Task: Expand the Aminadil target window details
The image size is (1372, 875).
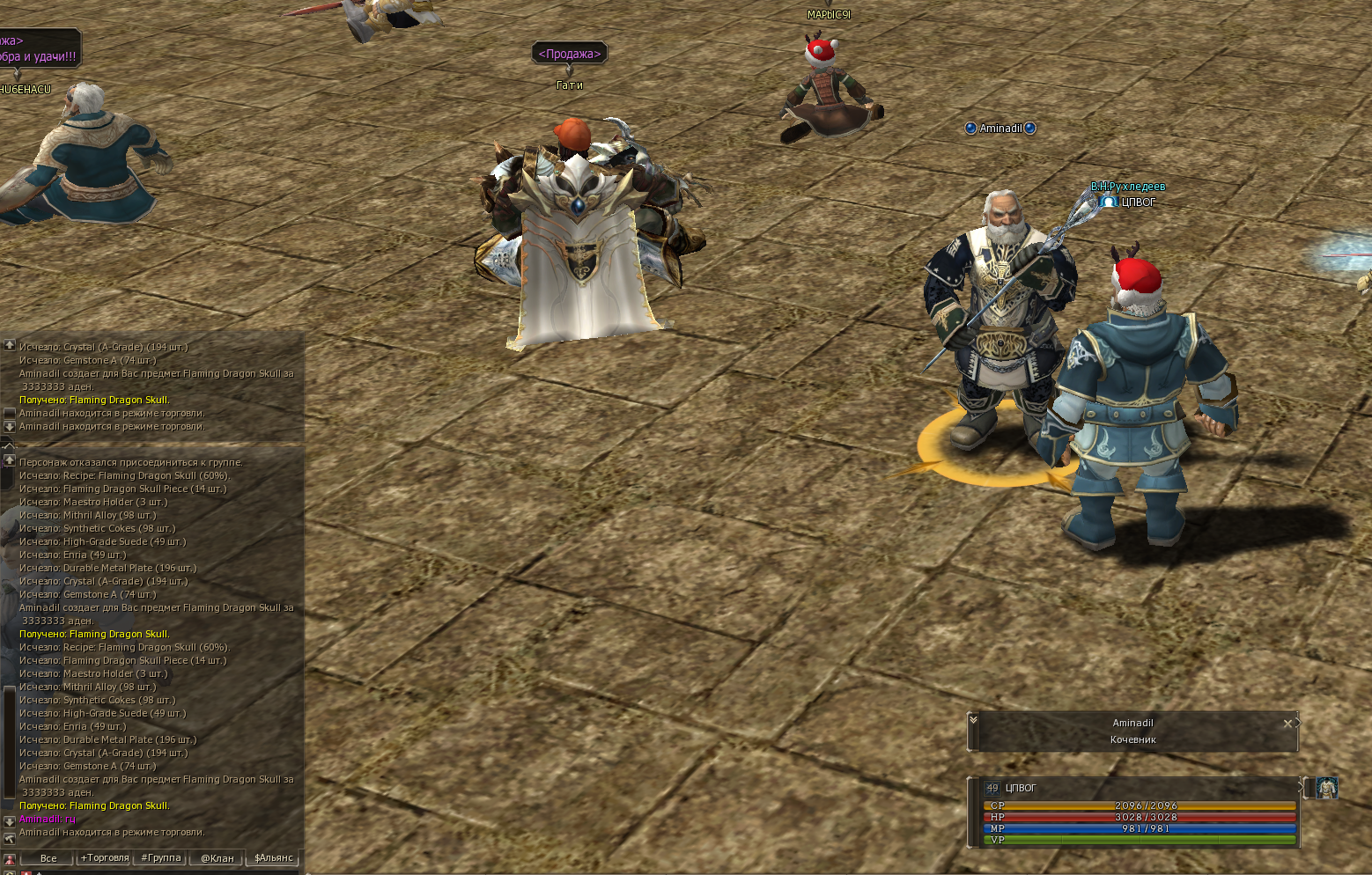Action: 973,719
